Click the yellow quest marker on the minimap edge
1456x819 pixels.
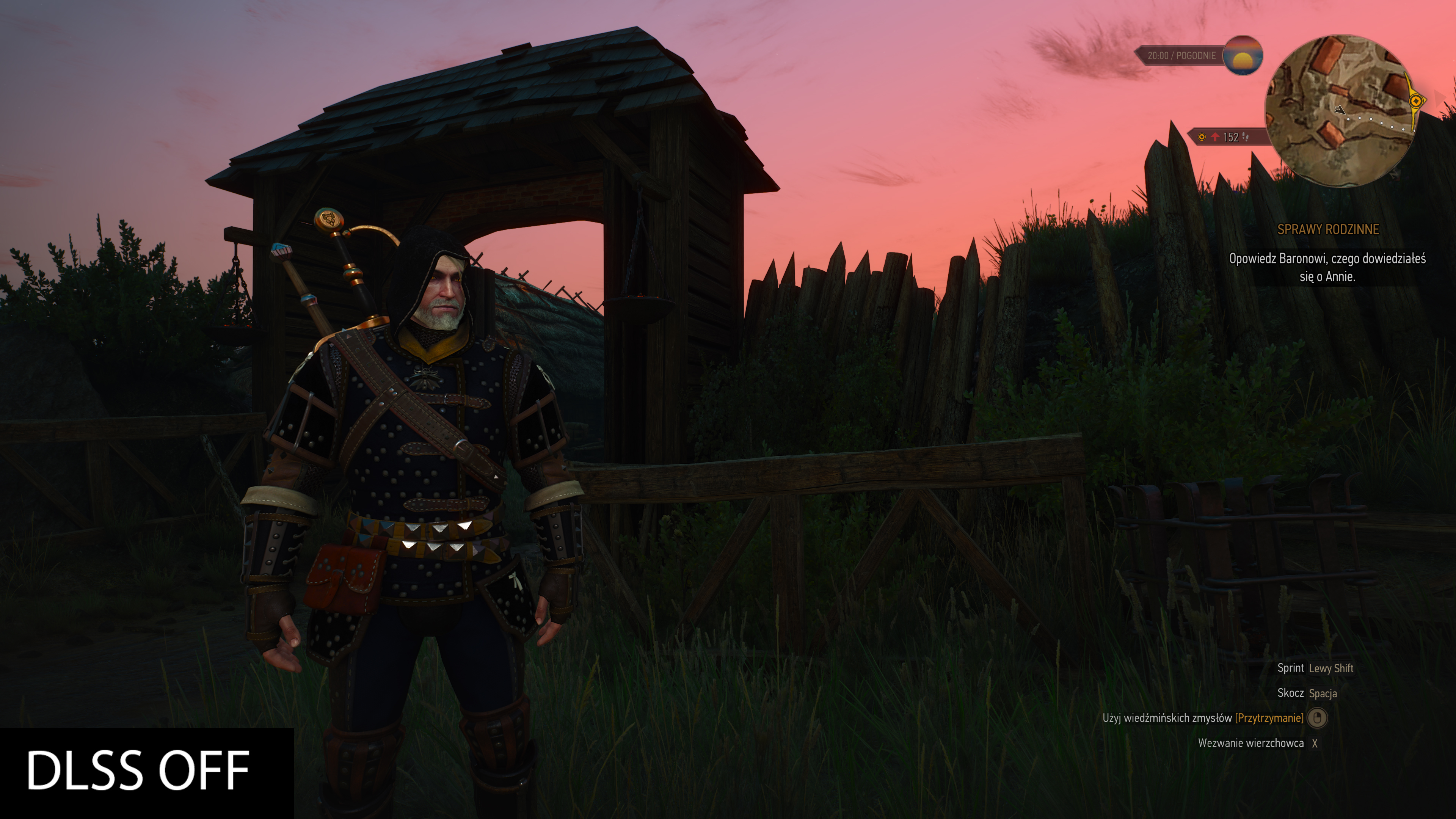[x=1416, y=101]
